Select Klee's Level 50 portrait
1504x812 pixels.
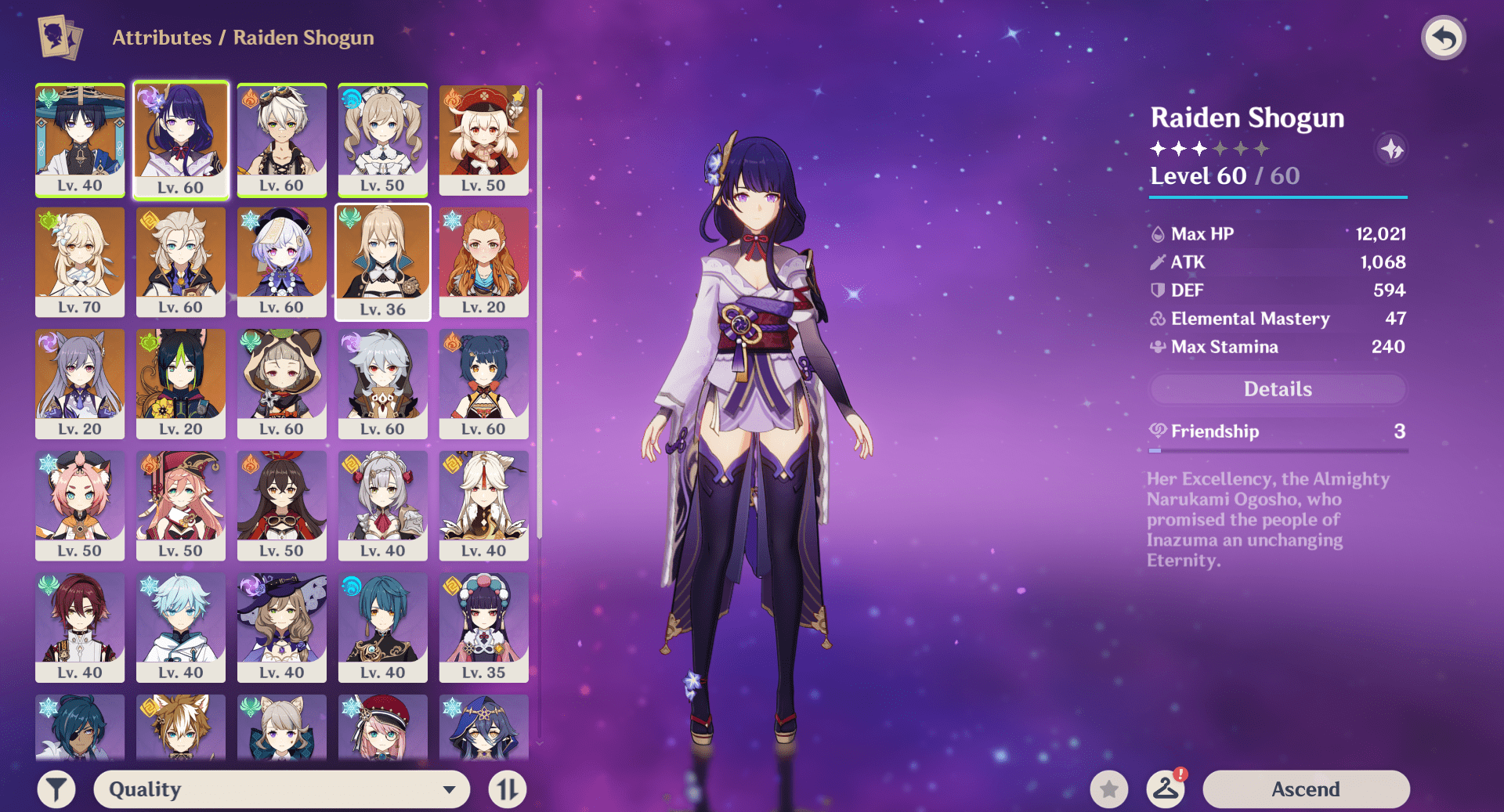pyautogui.click(x=483, y=141)
